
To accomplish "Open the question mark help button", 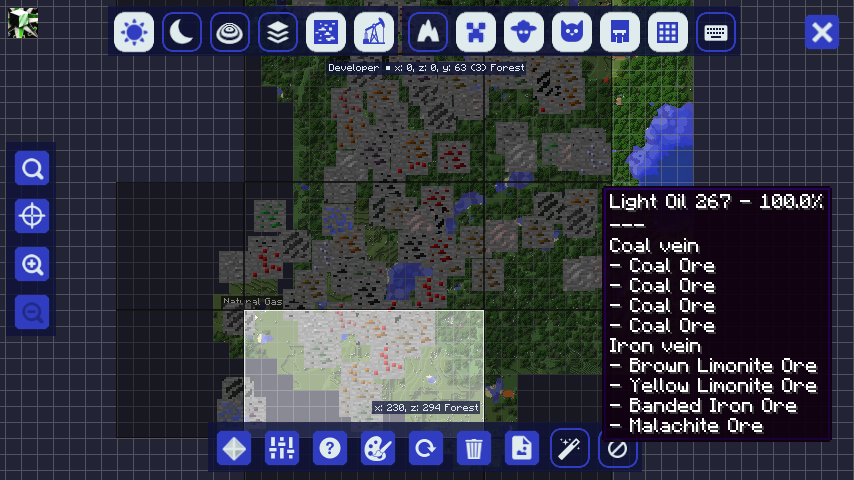I will pyautogui.click(x=330, y=449).
